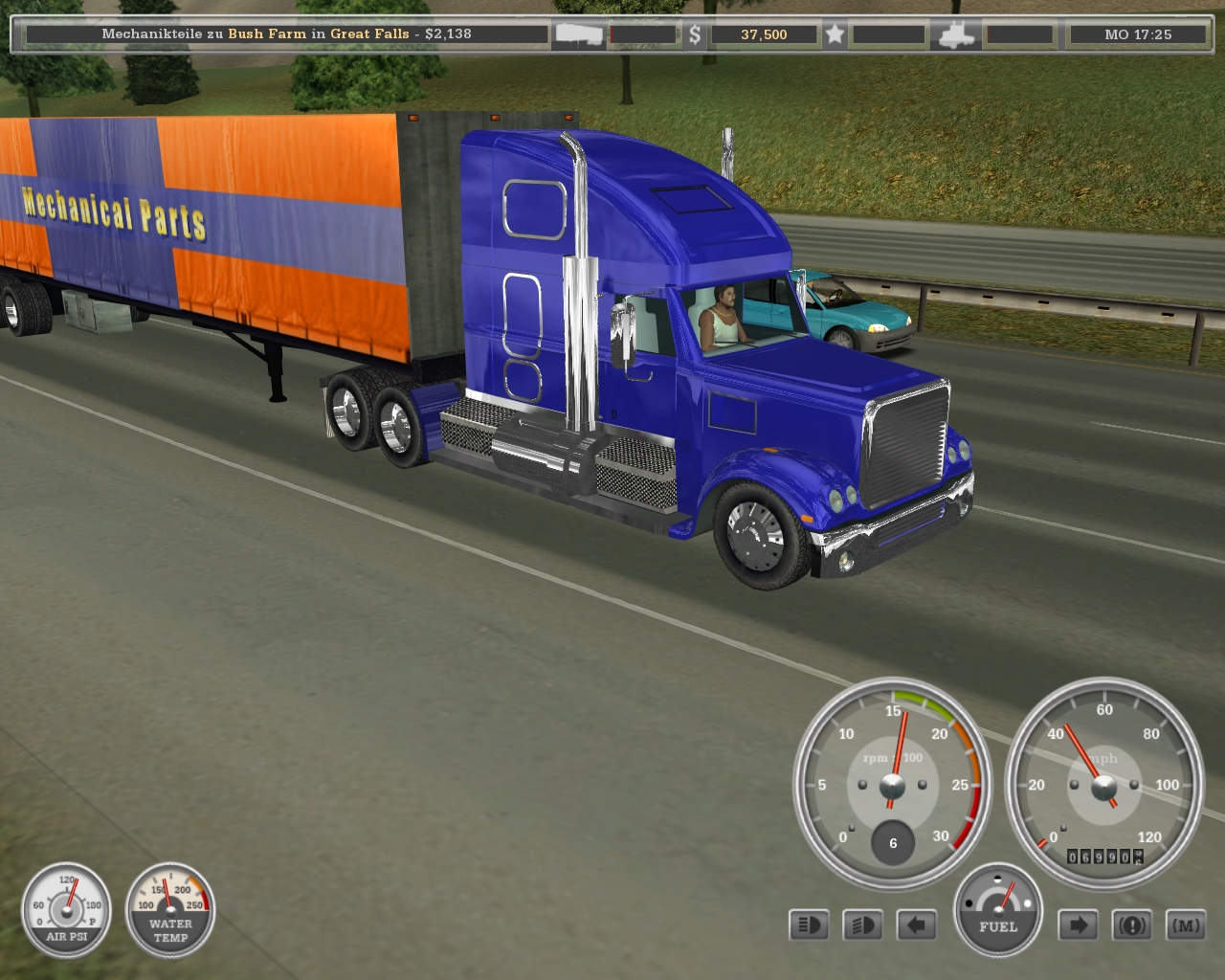Viewport: 1225px width, 980px height.
Task: Activate the right turn signal arrow
Action: pos(1078,925)
